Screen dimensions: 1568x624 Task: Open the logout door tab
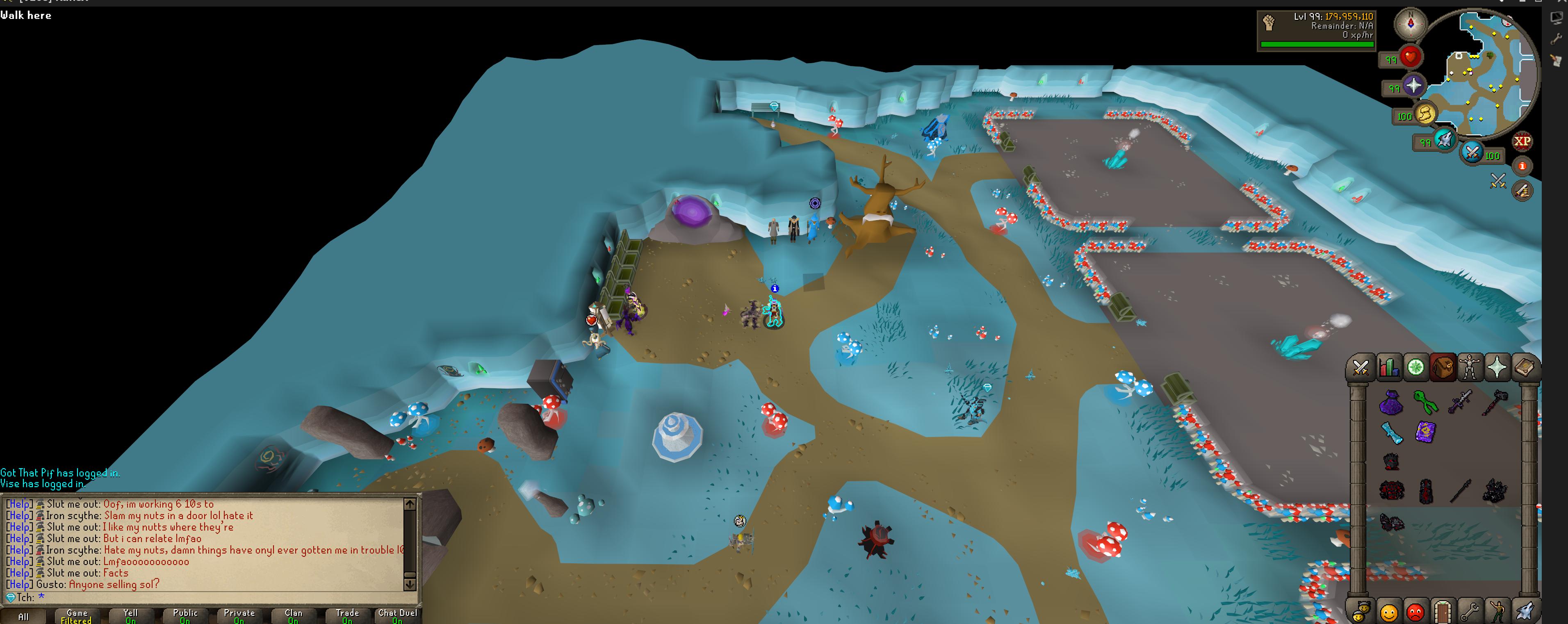[1442, 610]
